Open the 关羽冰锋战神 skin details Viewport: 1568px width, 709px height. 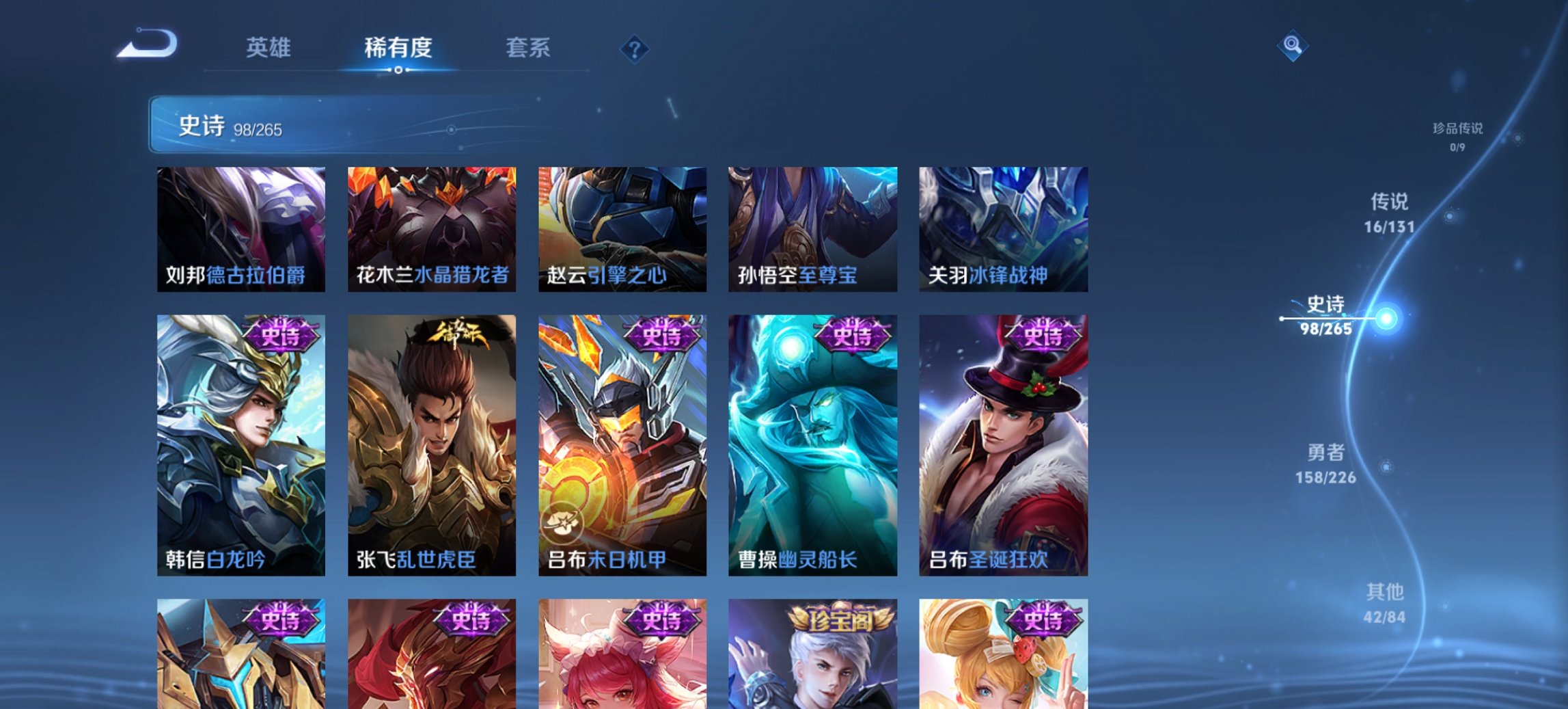[x=1004, y=229]
